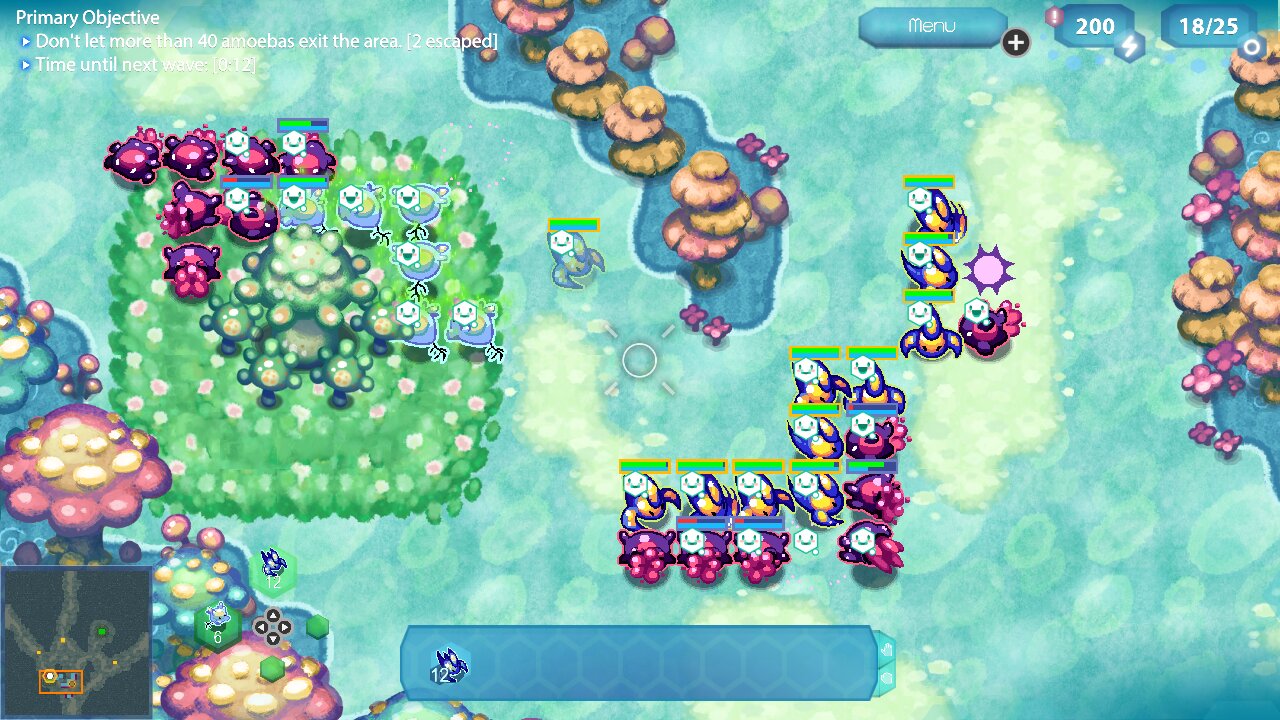
Task: Open the Menu
Action: tap(932, 28)
